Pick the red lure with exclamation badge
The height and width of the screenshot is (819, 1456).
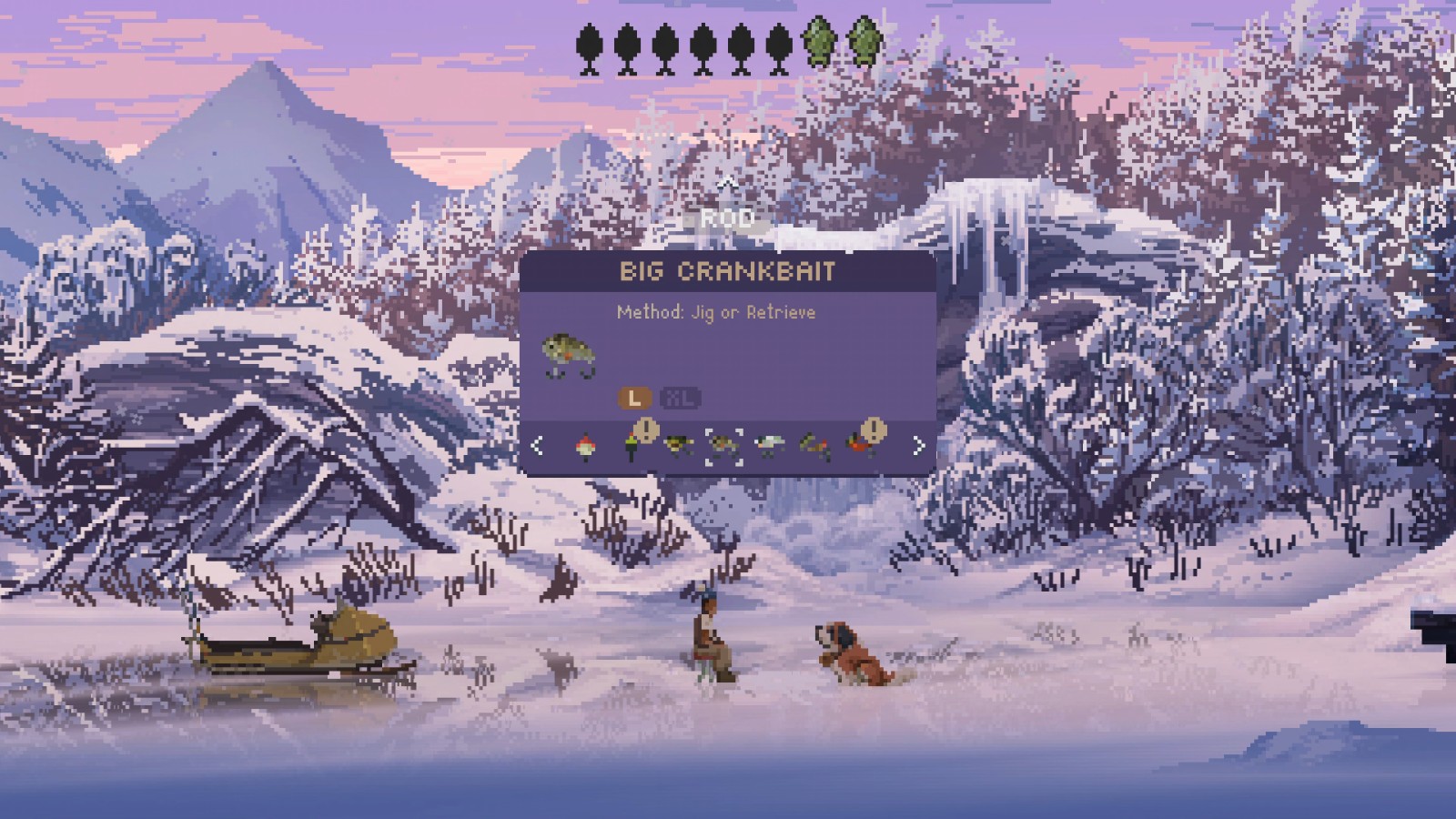(860, 444)
